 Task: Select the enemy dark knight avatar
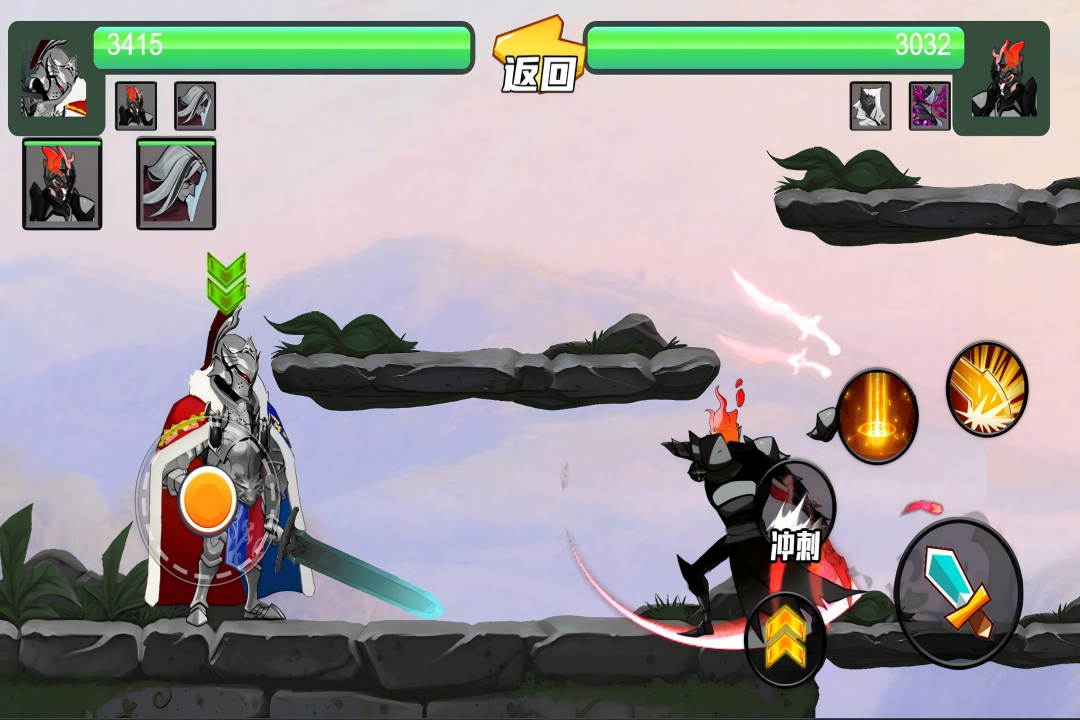coord(1004,80)
